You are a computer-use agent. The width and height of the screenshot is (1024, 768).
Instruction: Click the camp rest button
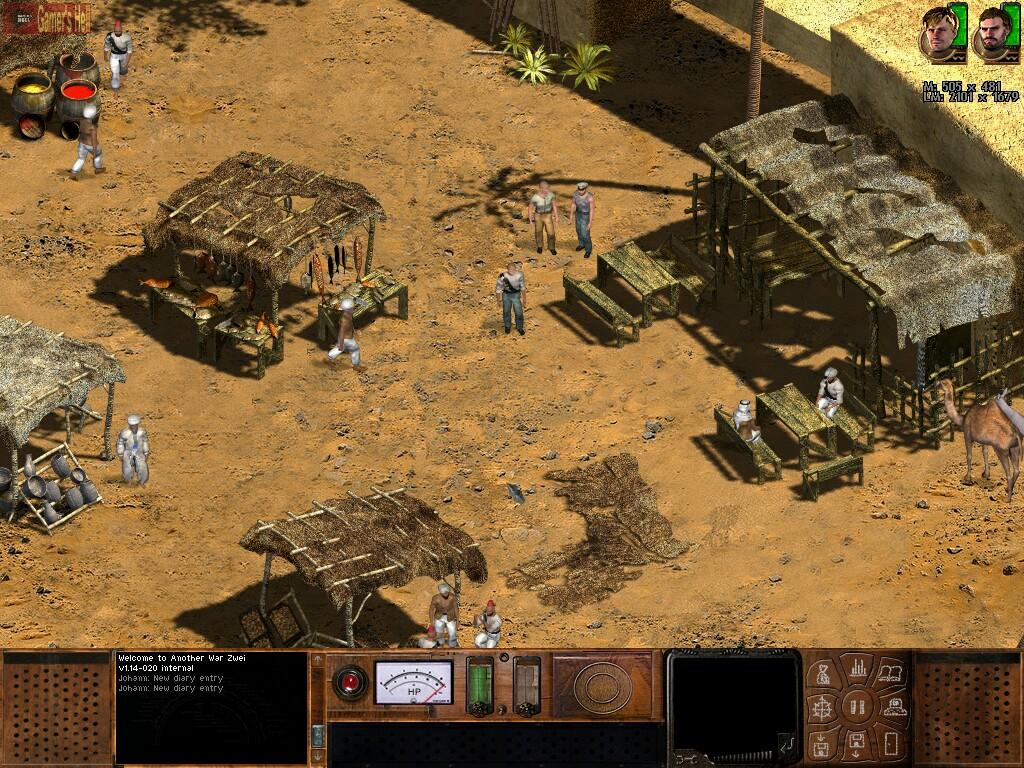(x=894, y=708)
